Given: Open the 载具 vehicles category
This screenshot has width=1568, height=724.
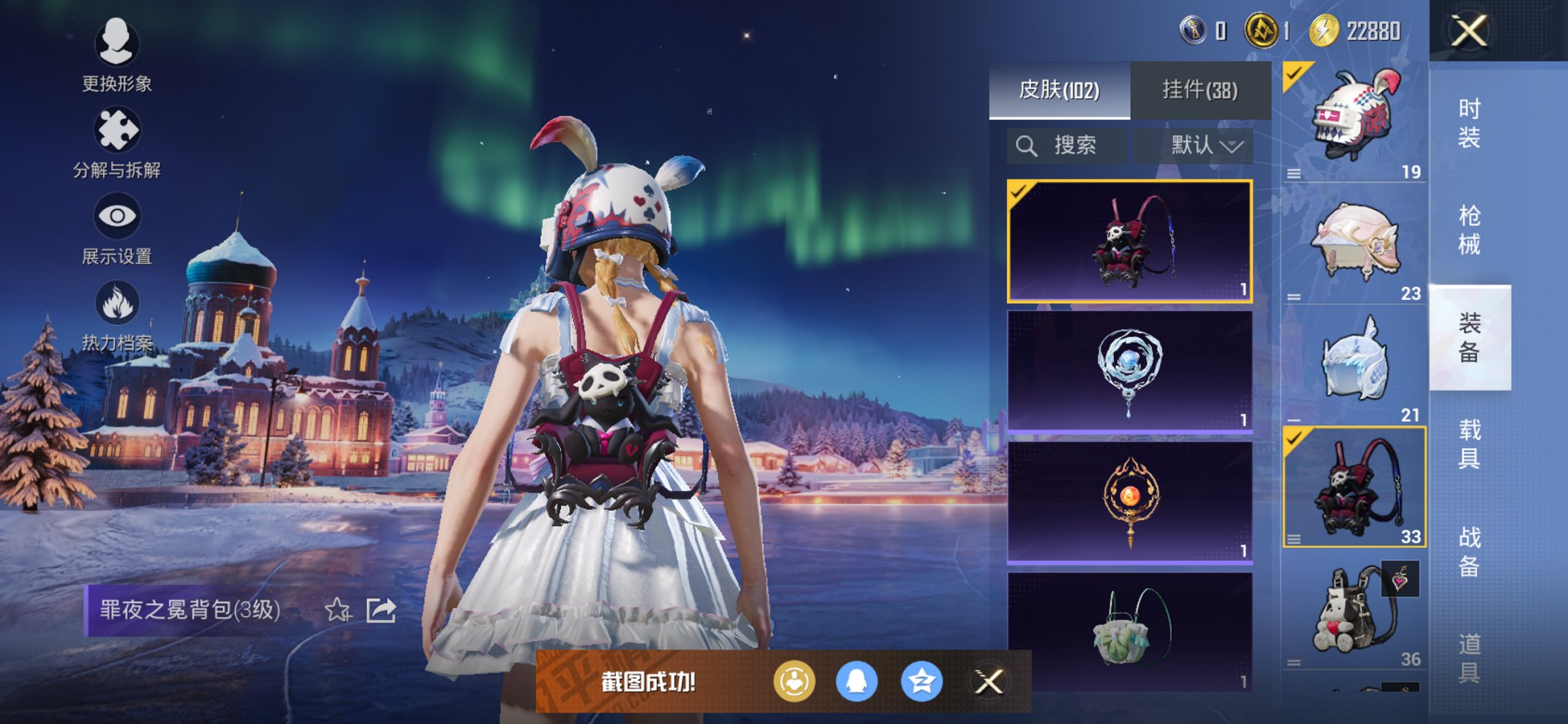Looking at the screenshot, I should pos(1469,444).
